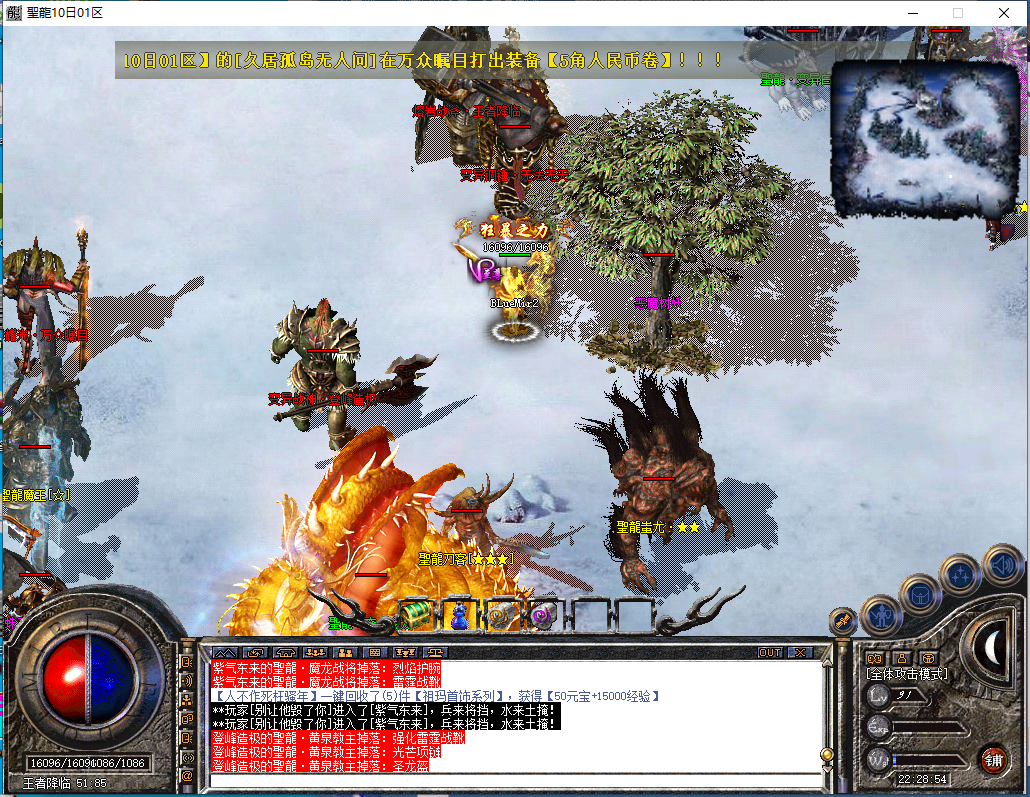Click the handshake icon above chat
This screenshot has height=797, width=1030.
tap(255, 652)
